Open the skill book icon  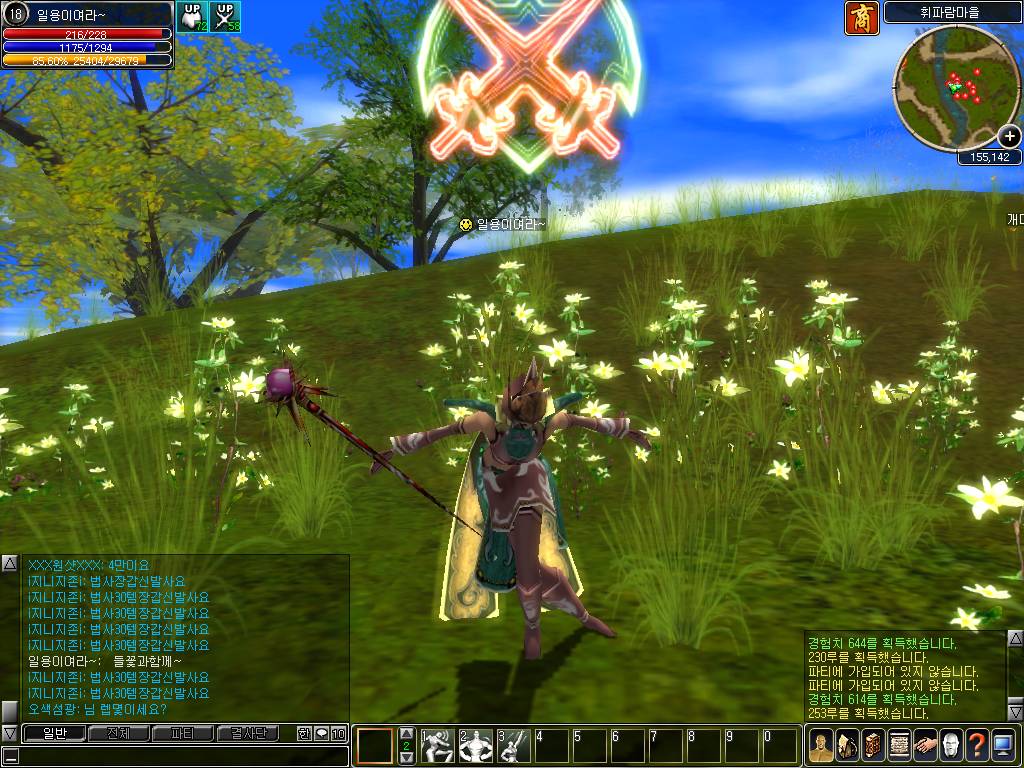873,746
